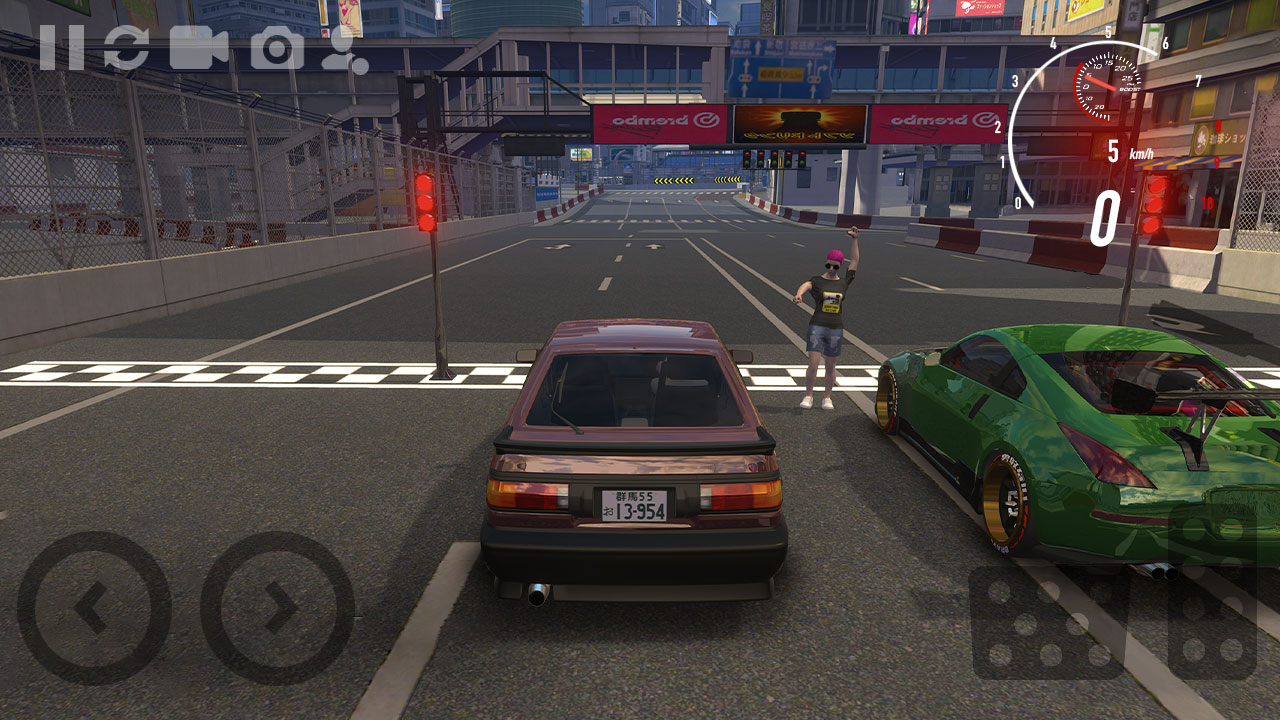
Task: Capture a screenshot with the photo camera icon
Action: pos(278,47)
